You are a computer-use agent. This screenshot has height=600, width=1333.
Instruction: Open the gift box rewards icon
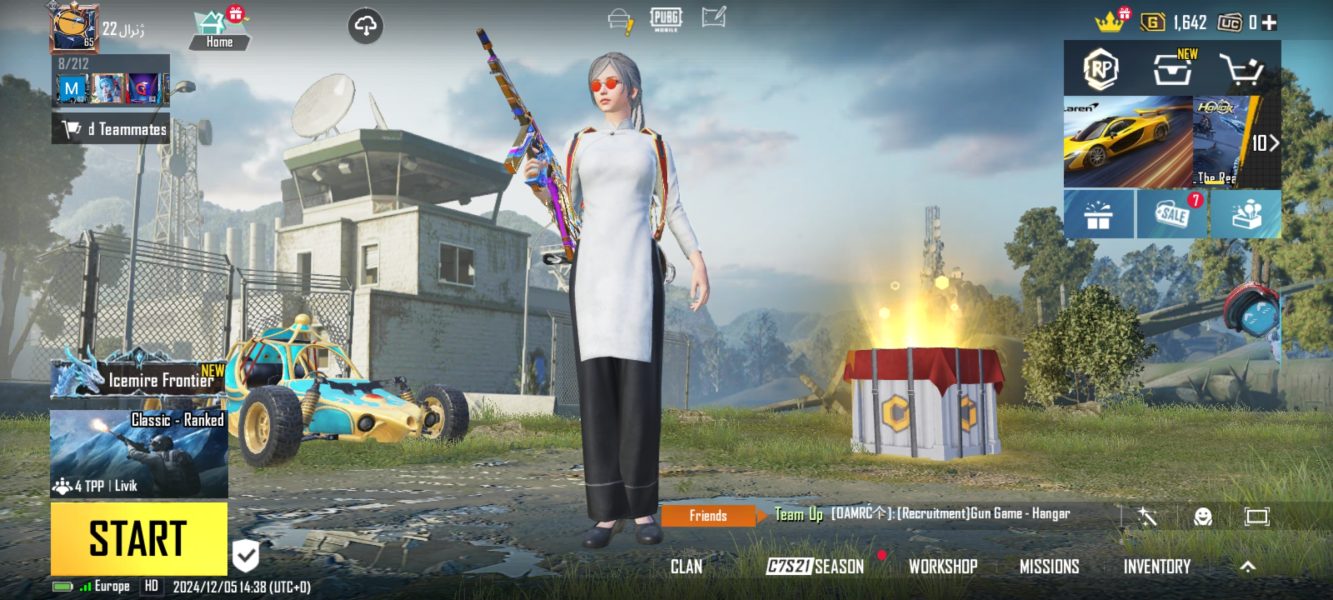point(1098,214)
